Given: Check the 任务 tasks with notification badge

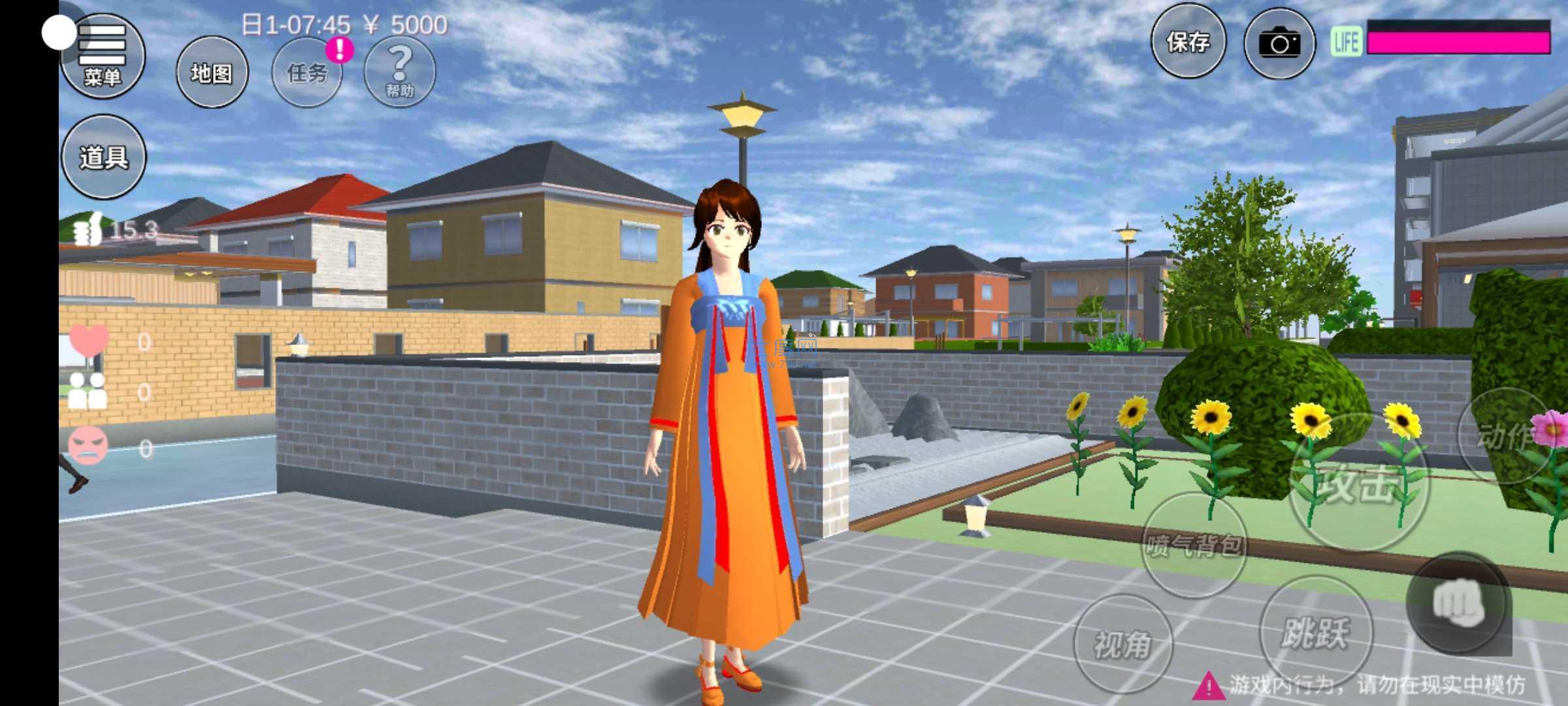Looking at the screenshot, I should [x=307, y=72].
